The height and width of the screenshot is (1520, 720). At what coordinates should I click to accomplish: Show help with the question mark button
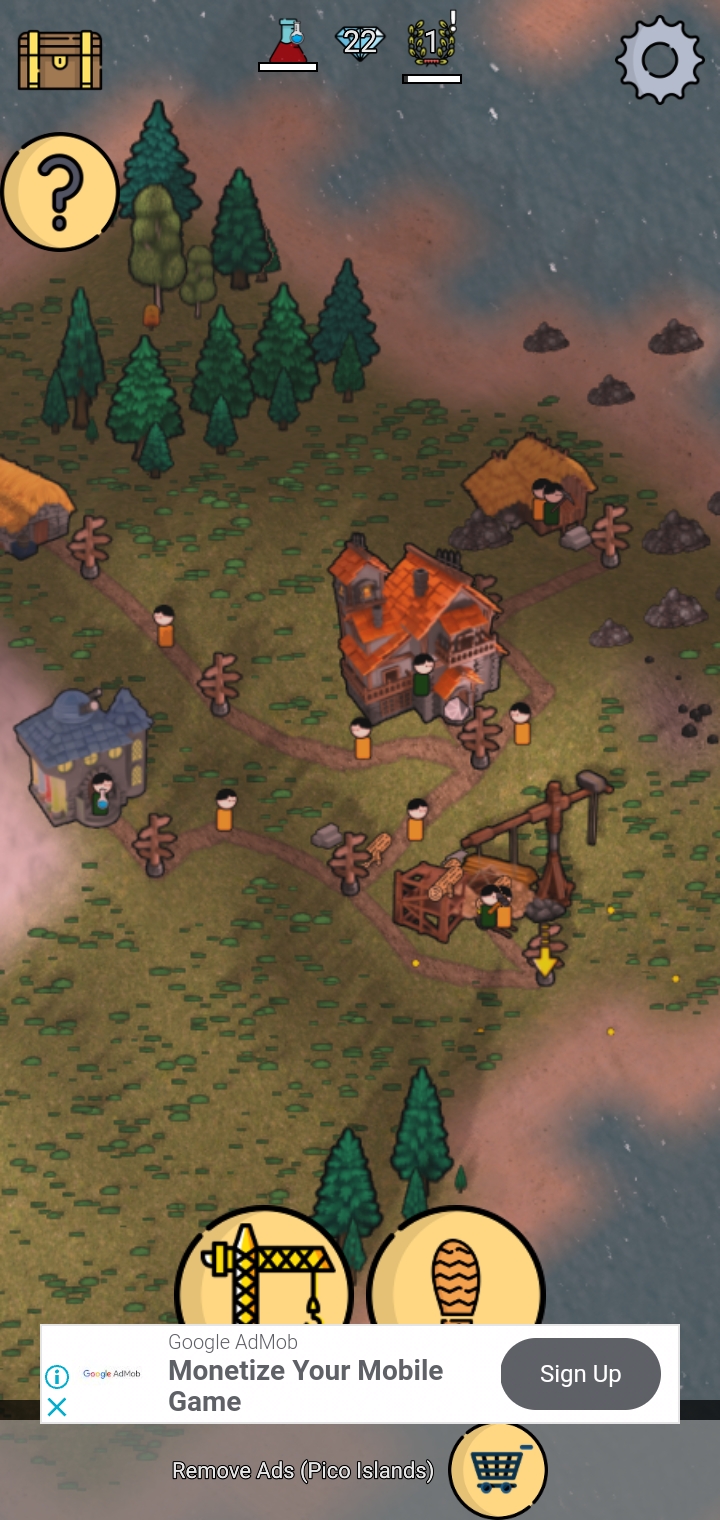(x=60, y=192)
